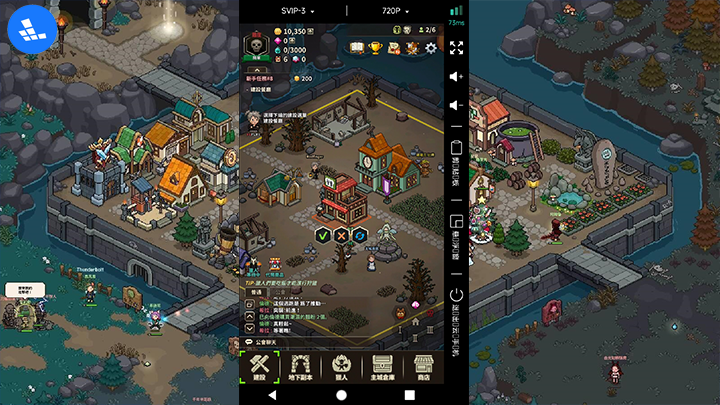Open the quest scroll icon
The image size is (720, 405).
[394, 47]
